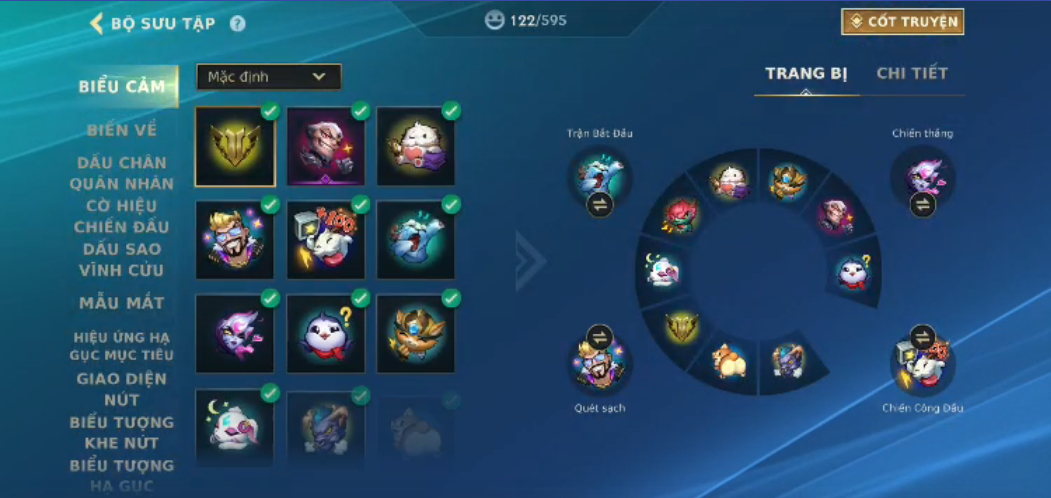The width and height of the screenshot is (1051, 498).
Task: Swap the Quét sạch emote slot
Action: [x=598, y=337]
